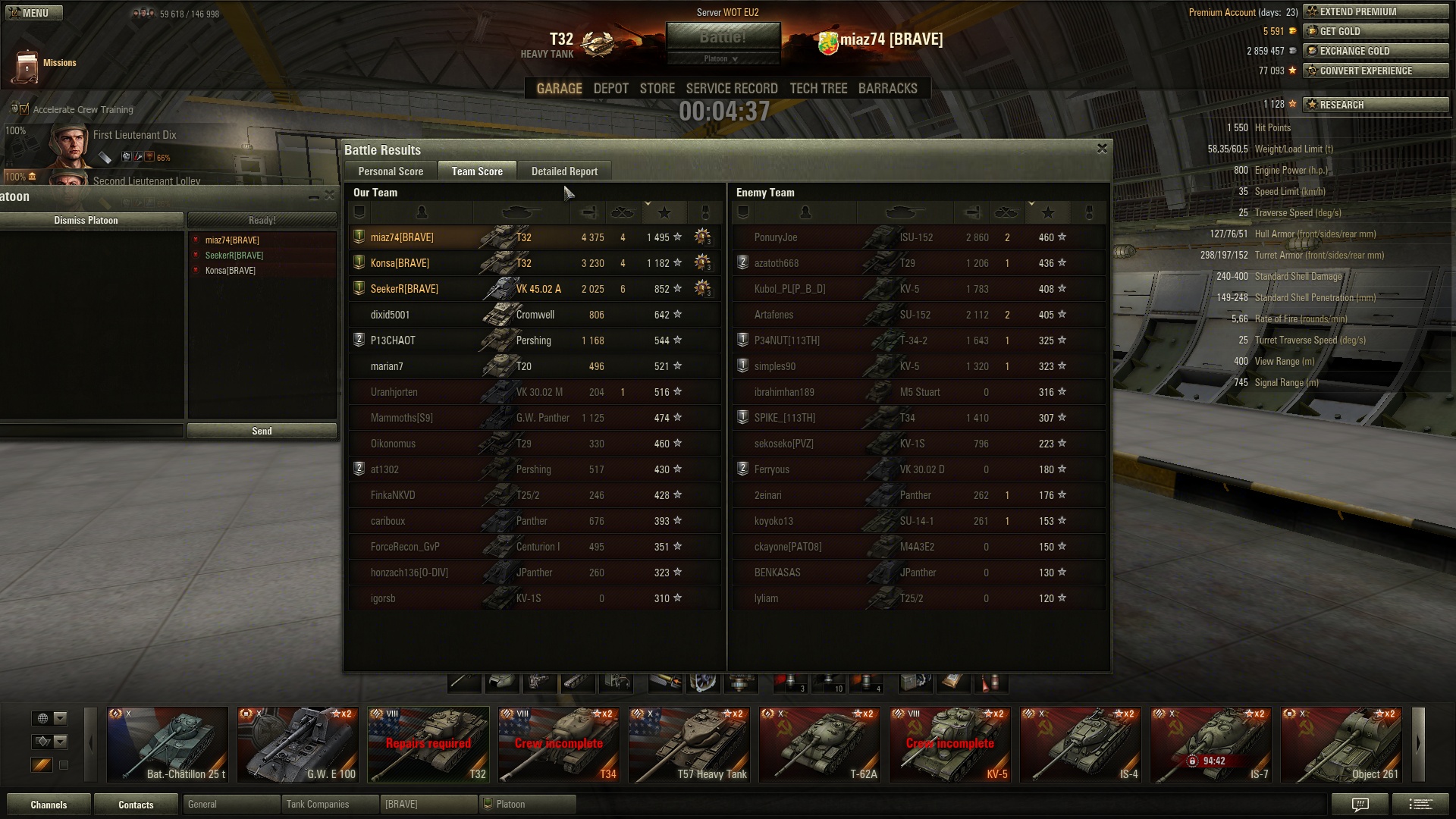Open Research for the T32
1456x819 pixels.
[1376, 105]
